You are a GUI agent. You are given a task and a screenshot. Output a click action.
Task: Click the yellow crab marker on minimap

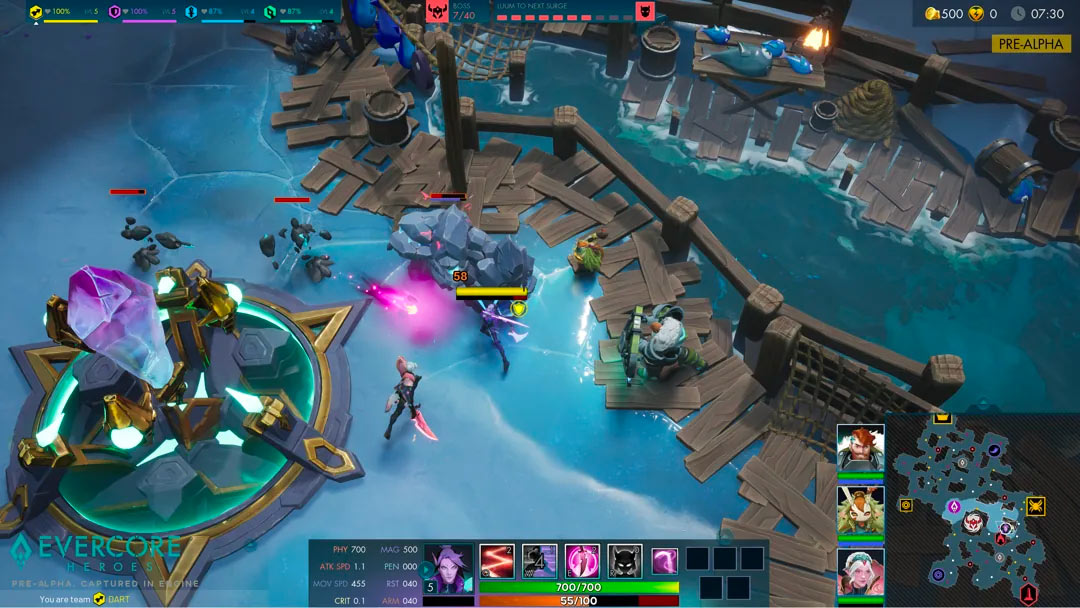click(x=1035, y=506)
